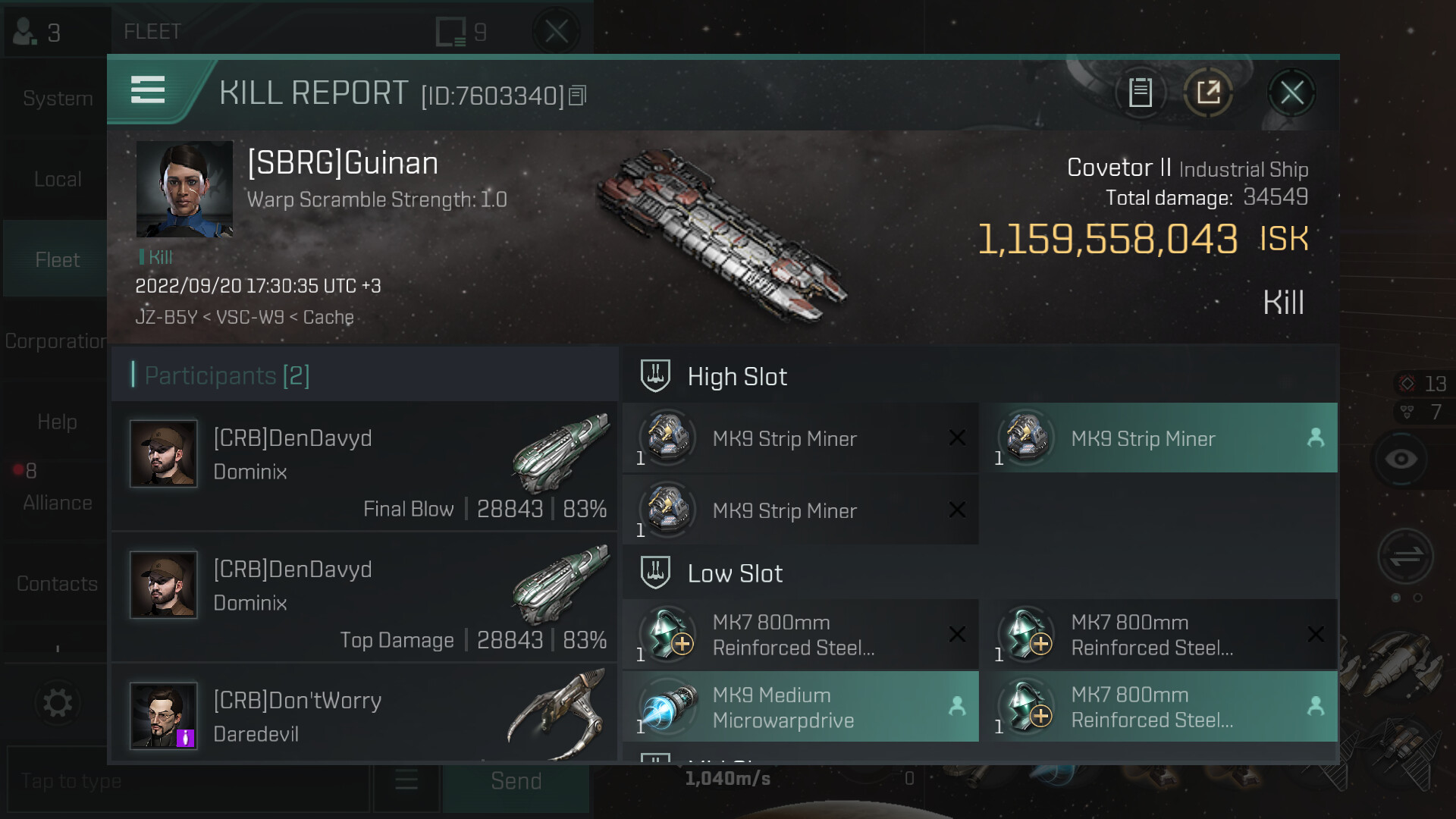The image size is (1456, 819).
Task: Open the Help chat channel
Action: [57, 422]
